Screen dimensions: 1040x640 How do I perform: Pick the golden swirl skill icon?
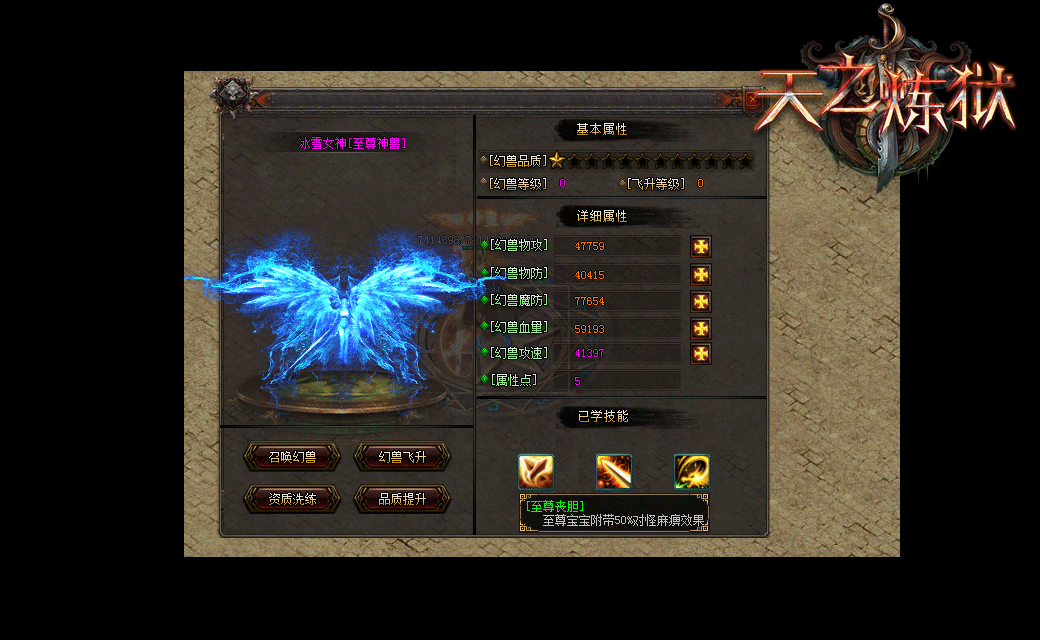(x=692, y=472)
